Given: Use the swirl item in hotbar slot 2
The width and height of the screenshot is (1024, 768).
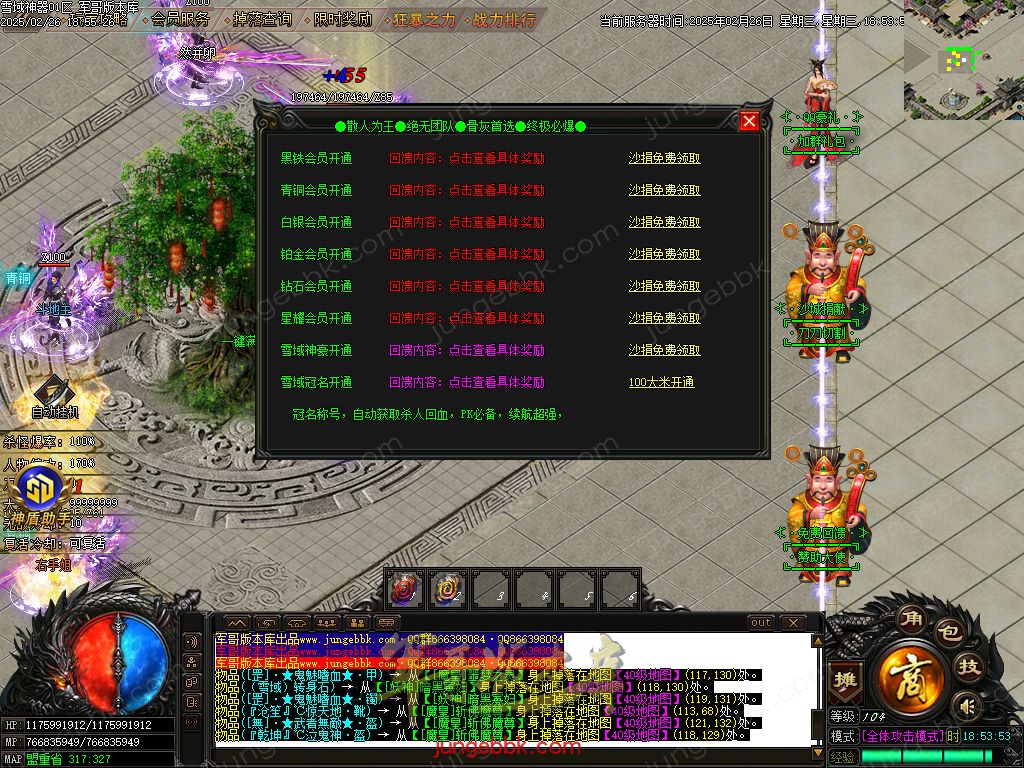Looking at the screenshot, I should coord(448,589).
